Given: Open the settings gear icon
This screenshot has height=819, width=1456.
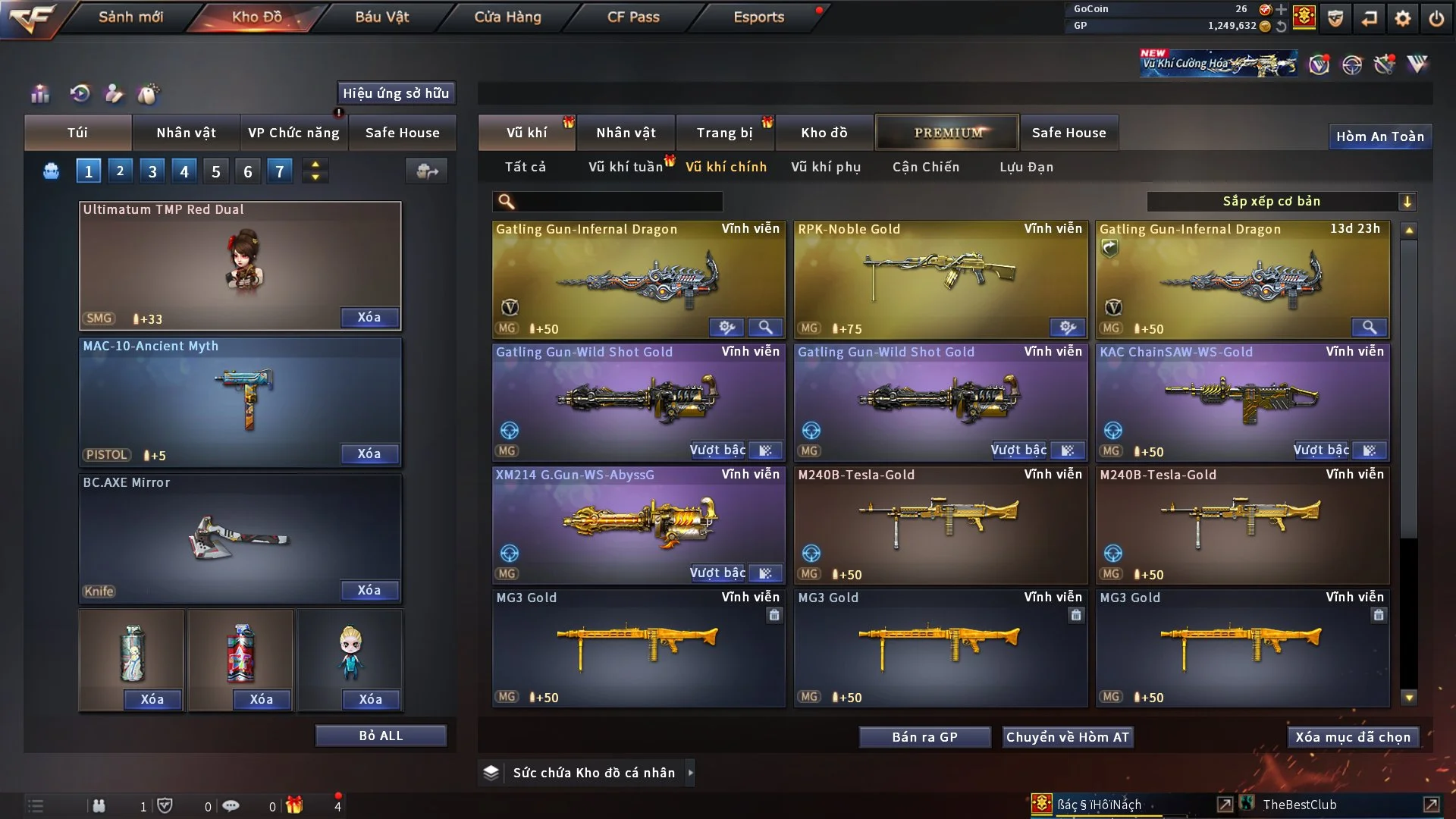Looking at the screenshot, I should [x=1401, y=17].
